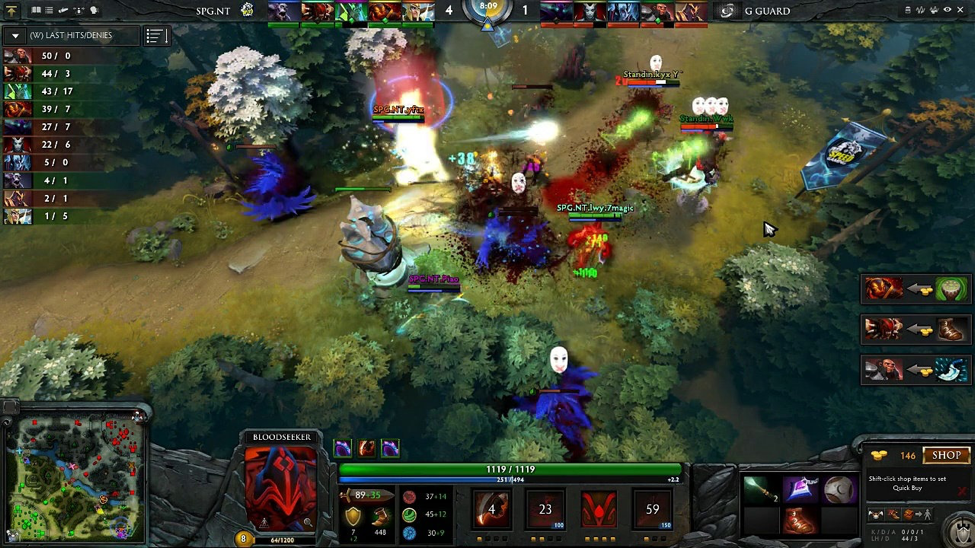Select the second ability showing cooldown 23

(x=545, y=509)
